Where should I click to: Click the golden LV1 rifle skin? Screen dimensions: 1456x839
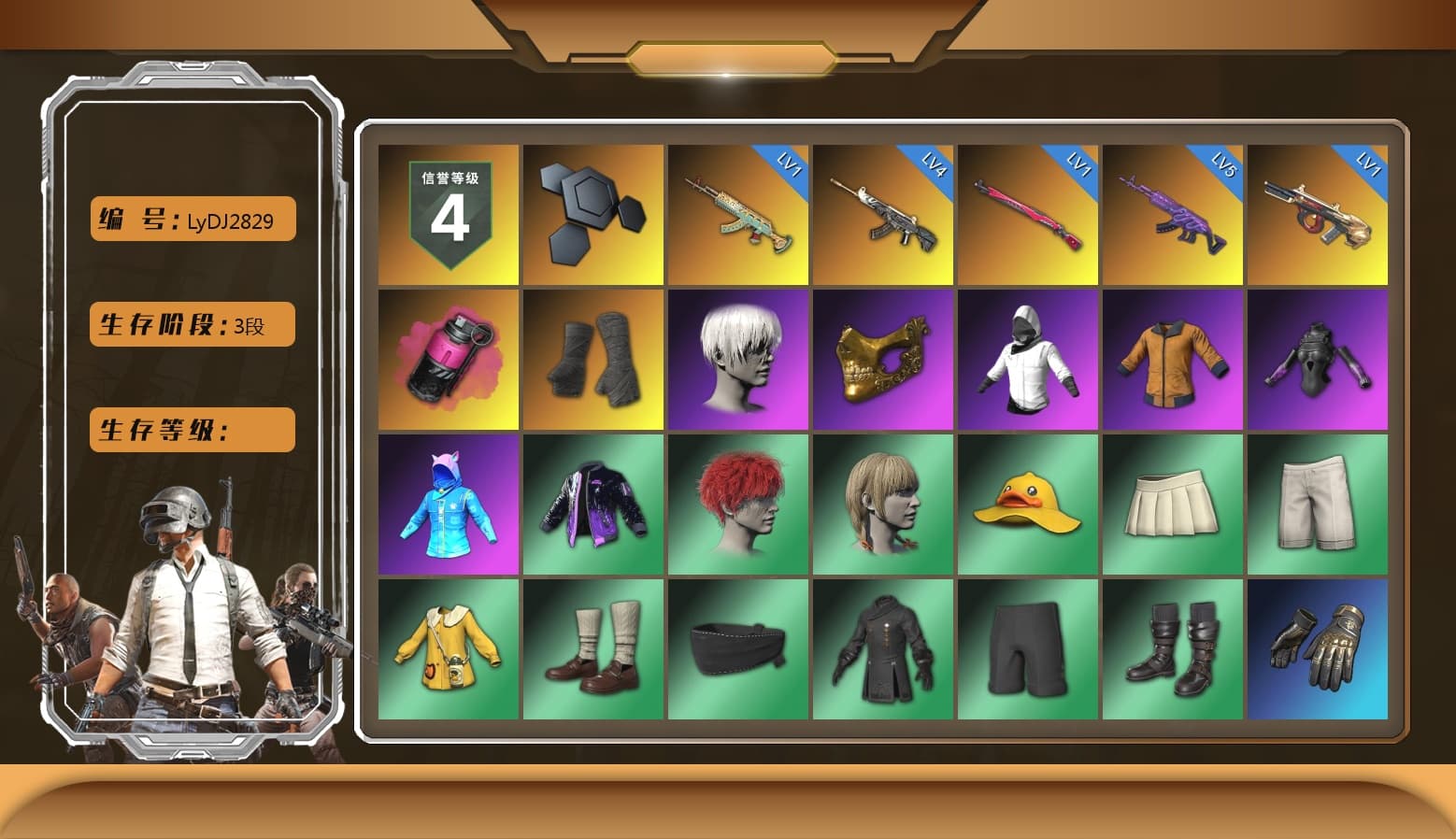[x=738, y=215]
